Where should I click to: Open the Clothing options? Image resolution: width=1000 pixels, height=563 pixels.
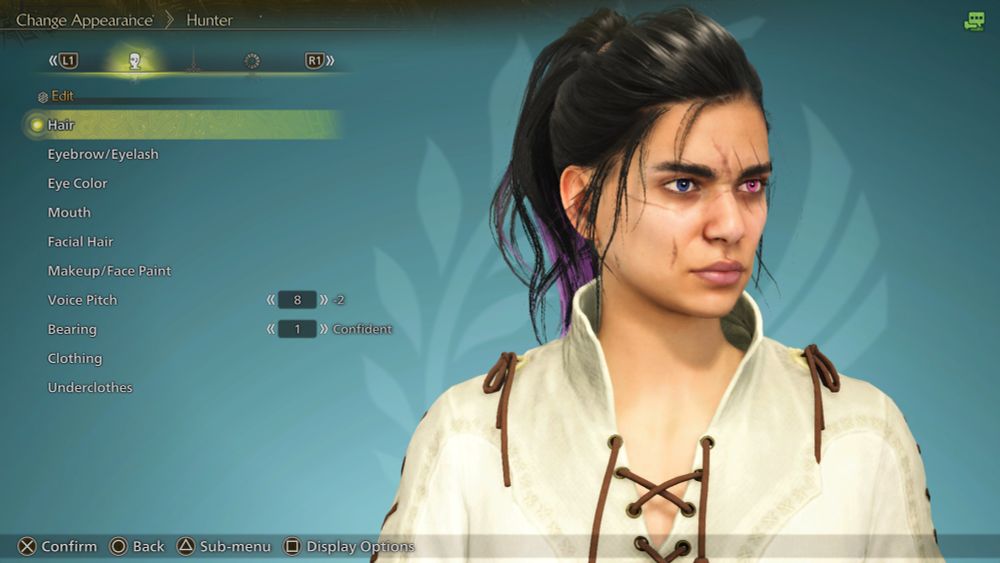point(75,358)
